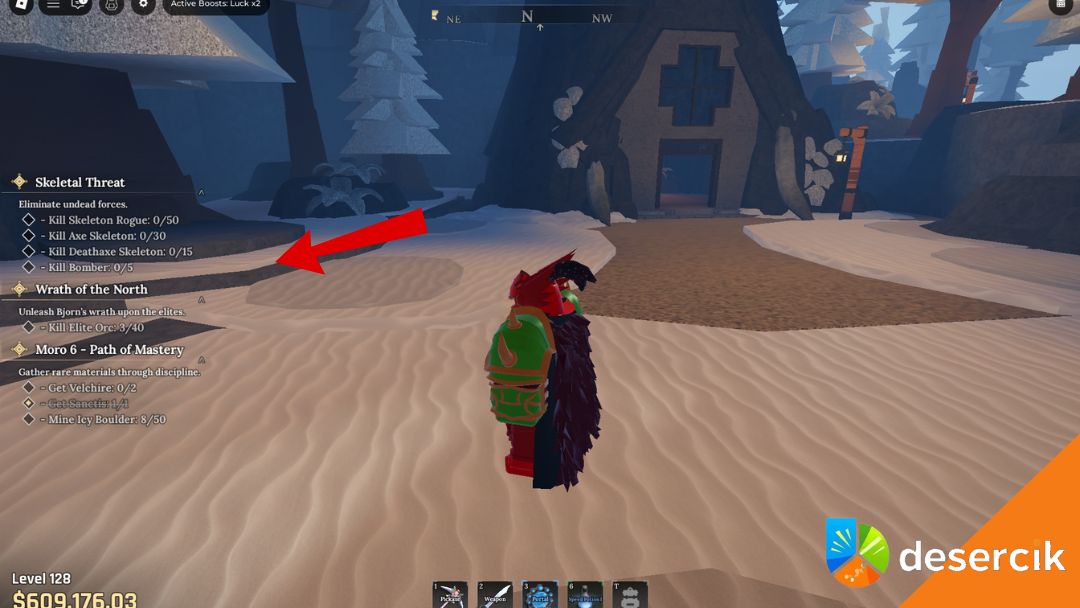Collapse the Moro 6 Path of Mastery quest
The height and width of the screenshot is (608, 1080).
pyautogui.click(x=201, y=358)
